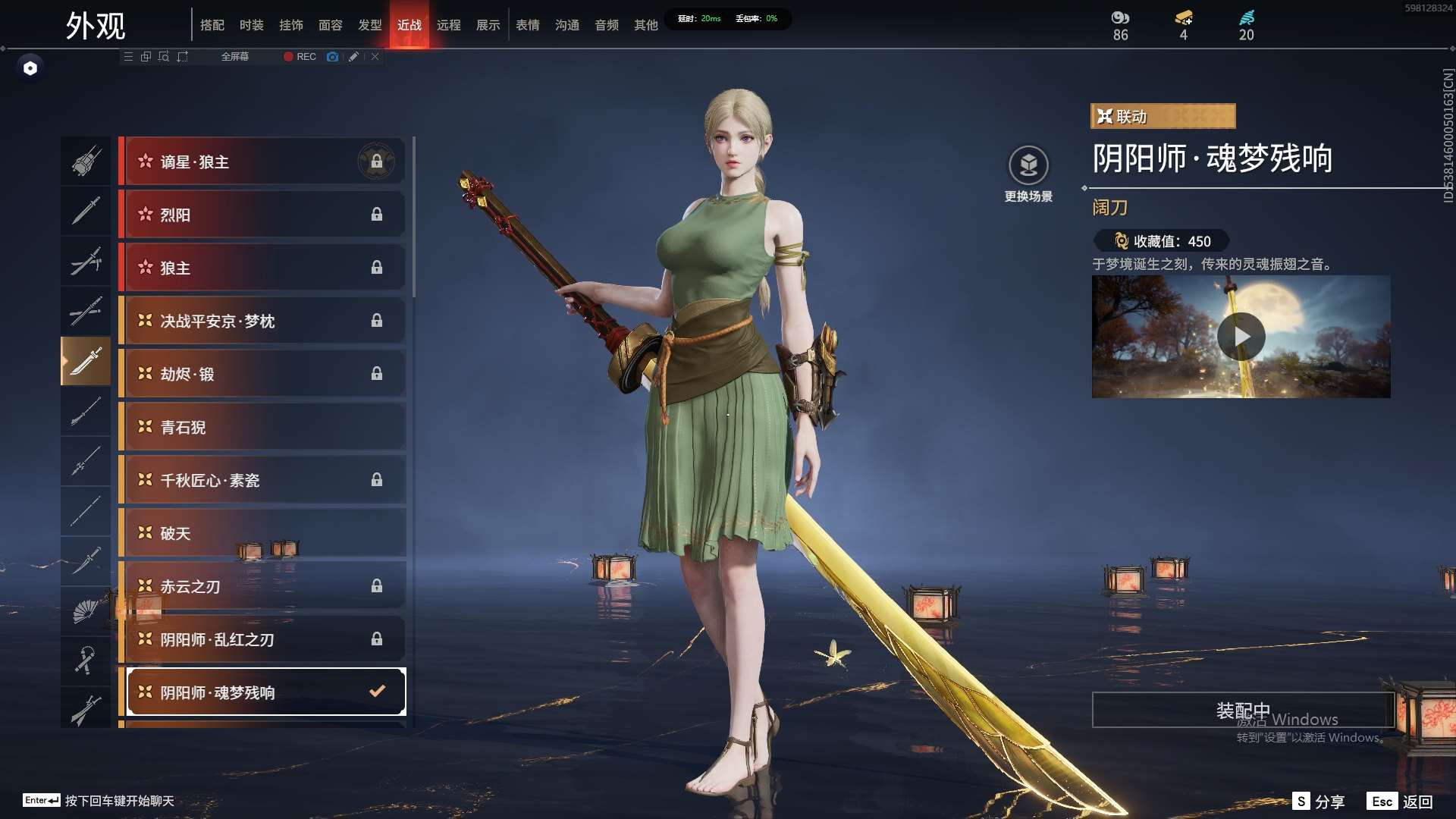Switch to the 远程 weapons tab
The height and width of the screenshot is (819, 1456).
pos(448,25)
